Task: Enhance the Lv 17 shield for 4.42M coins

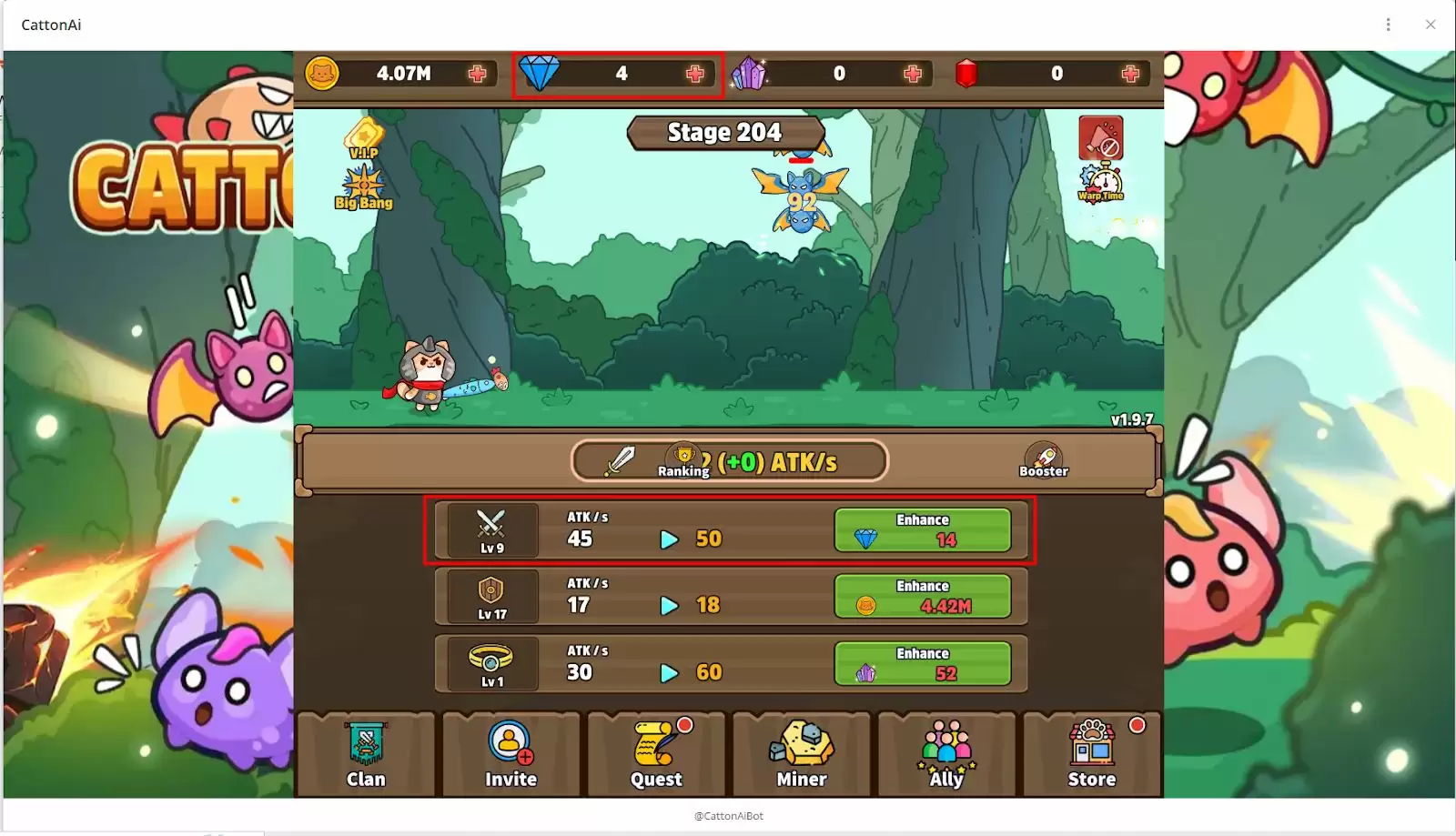Action: tap(924, 597)
